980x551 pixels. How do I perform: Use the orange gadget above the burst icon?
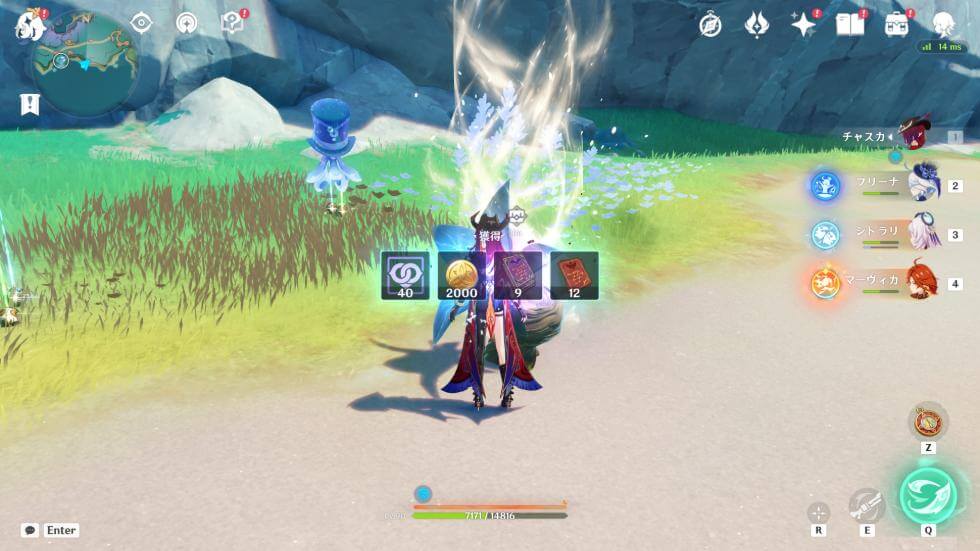[x=928, y=420]
